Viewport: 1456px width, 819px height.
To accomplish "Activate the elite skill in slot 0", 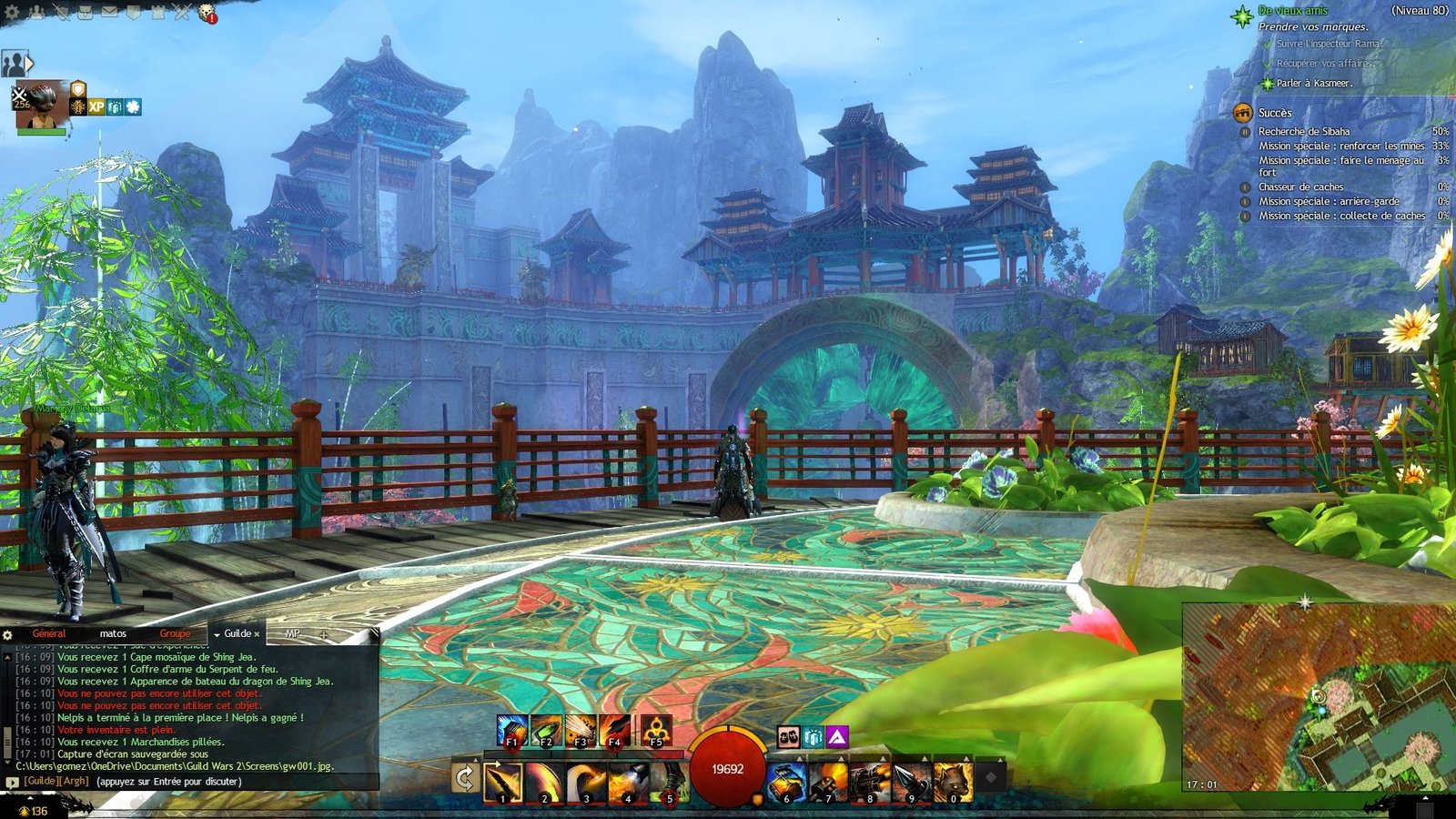I will tap(953, 782).
